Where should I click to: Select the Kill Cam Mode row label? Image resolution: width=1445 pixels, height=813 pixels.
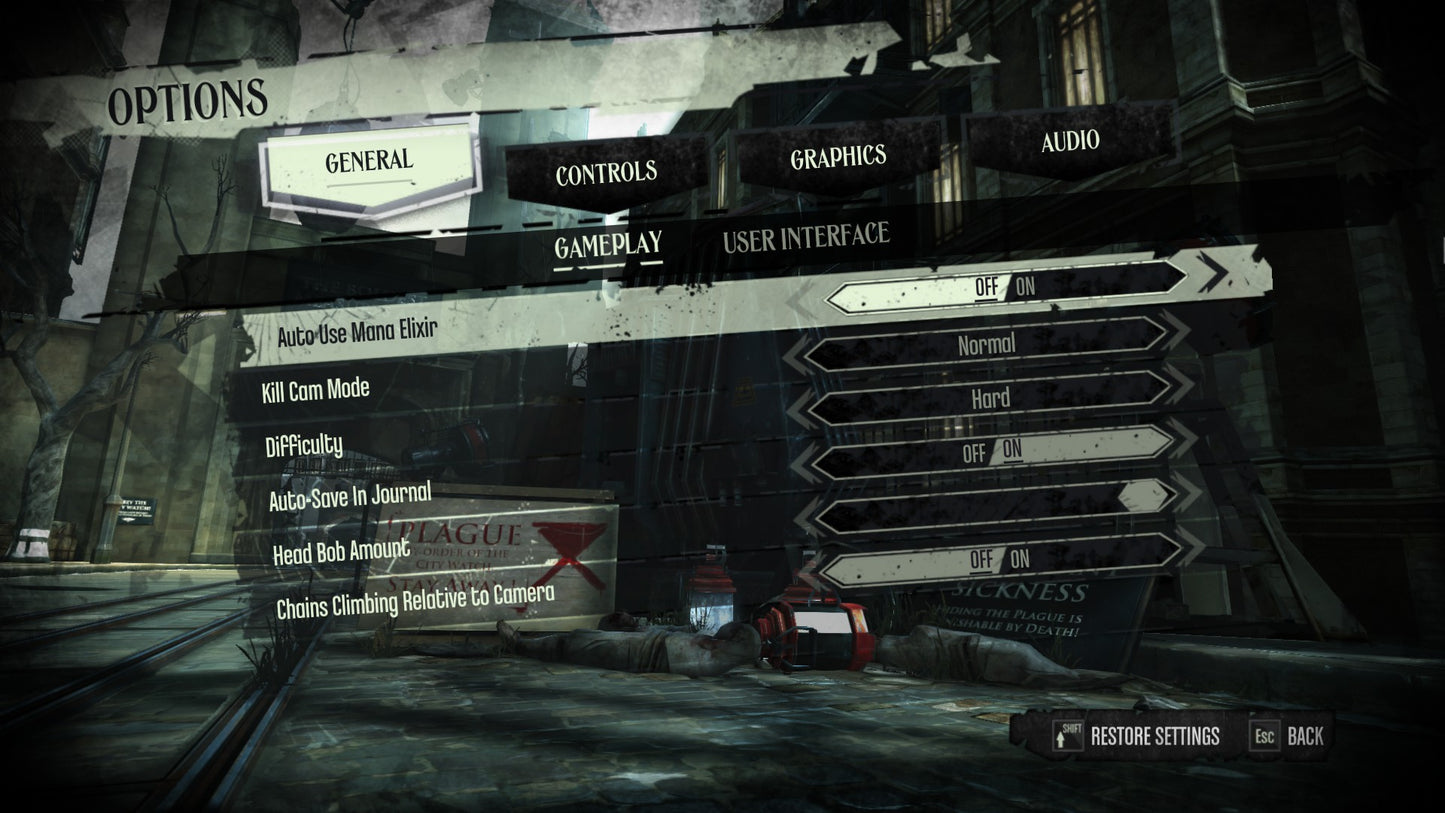pos(315,390)
